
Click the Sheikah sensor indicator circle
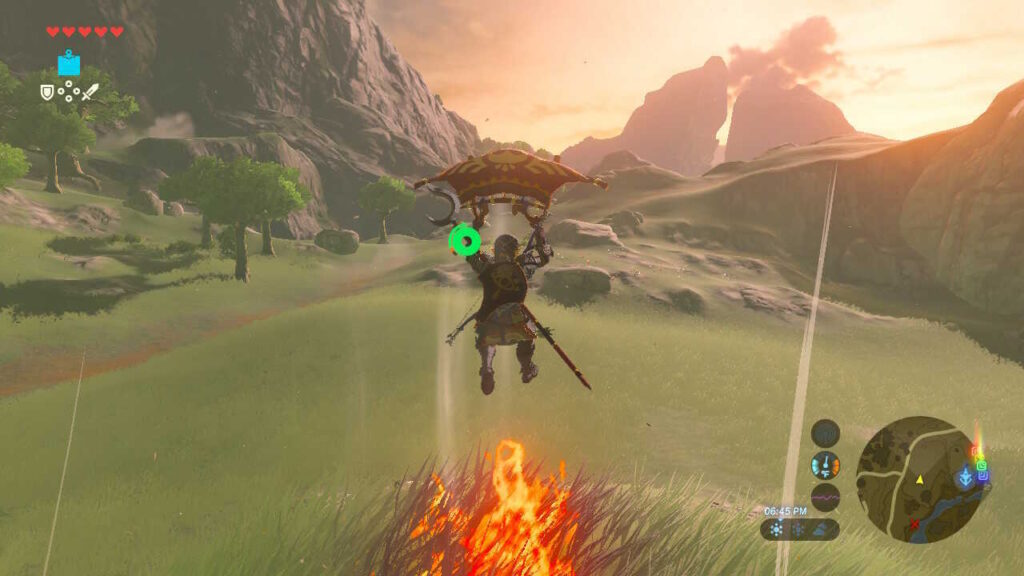click(826, 433)
